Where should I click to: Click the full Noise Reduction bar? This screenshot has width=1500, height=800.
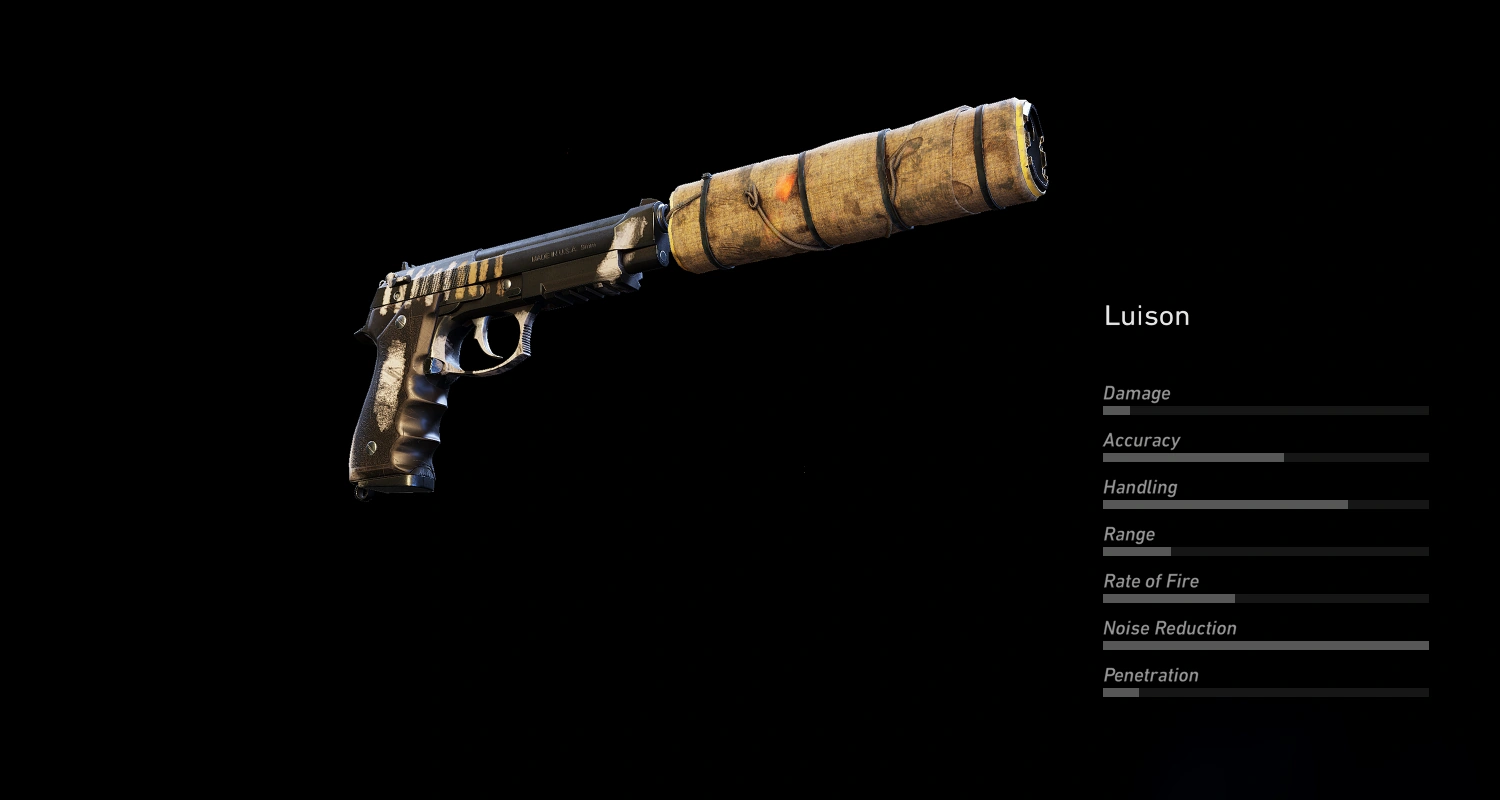(1265, 645)
